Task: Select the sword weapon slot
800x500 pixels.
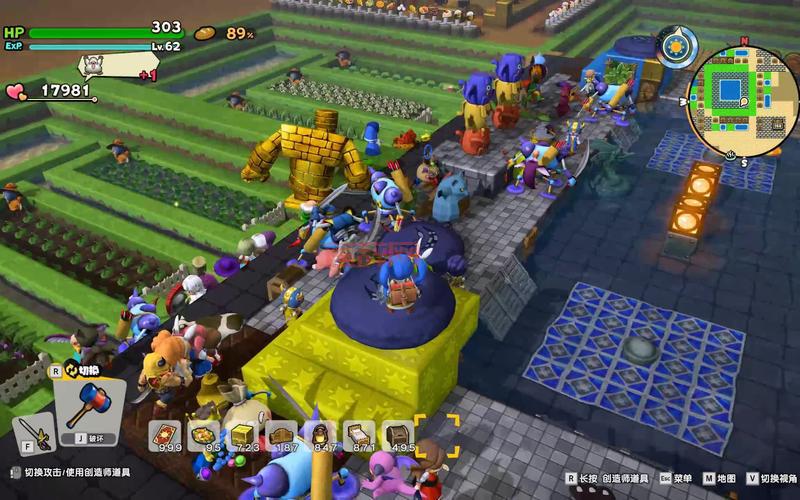Action: click(x=33, y=433)
